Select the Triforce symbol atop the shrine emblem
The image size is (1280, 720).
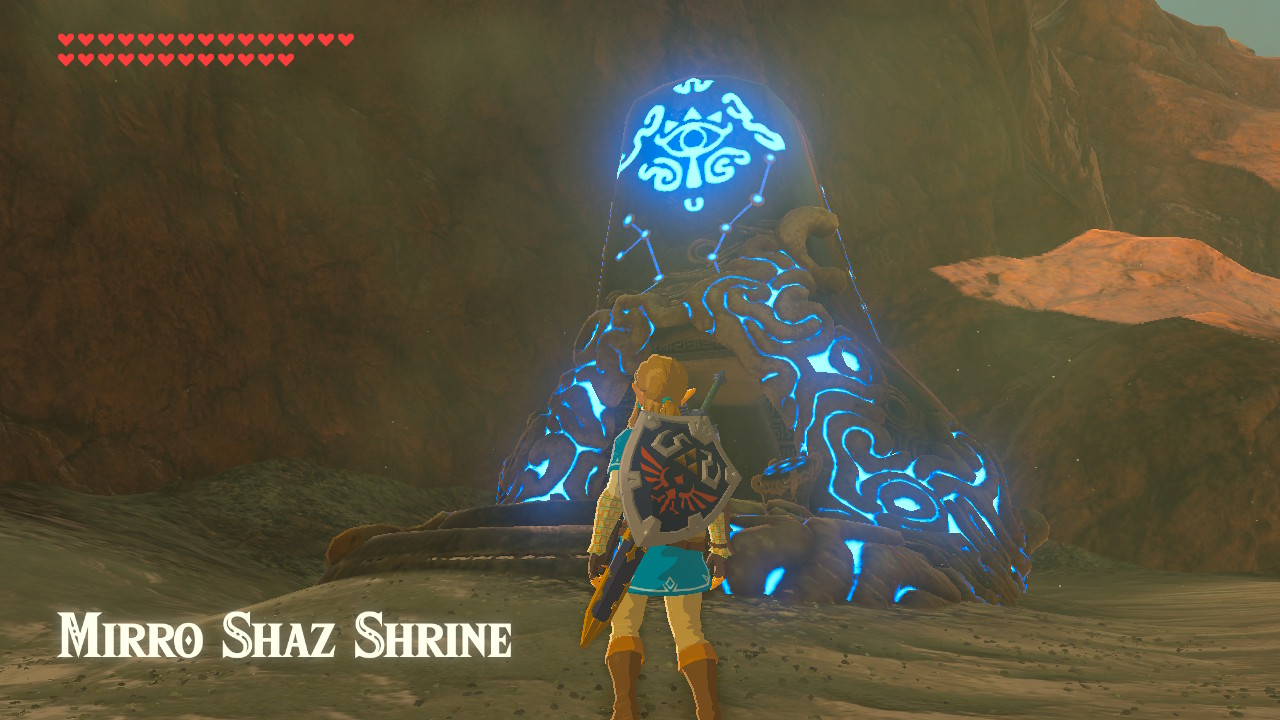pos(692,116)
